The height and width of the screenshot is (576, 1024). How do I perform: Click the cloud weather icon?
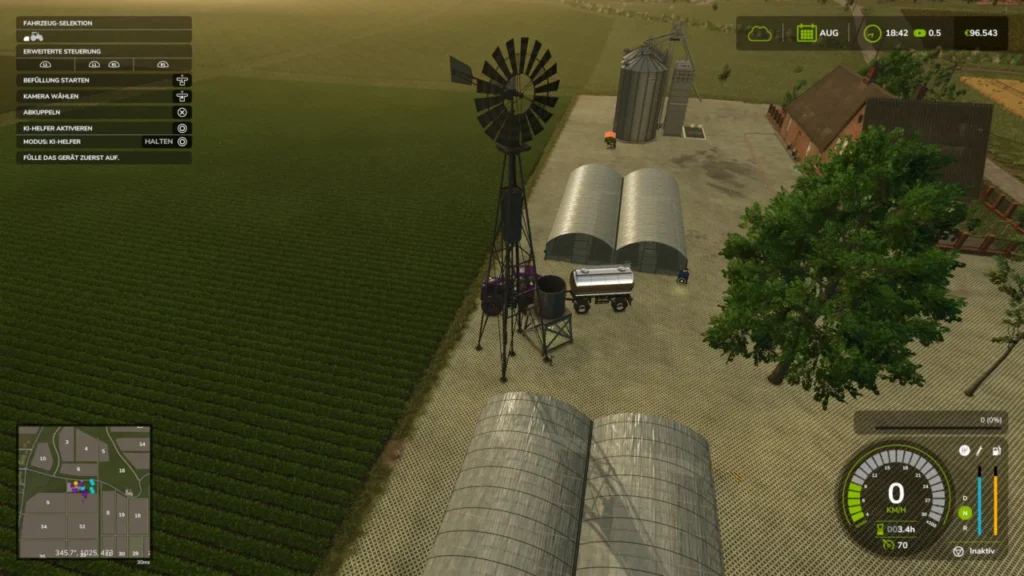(760, 33)
